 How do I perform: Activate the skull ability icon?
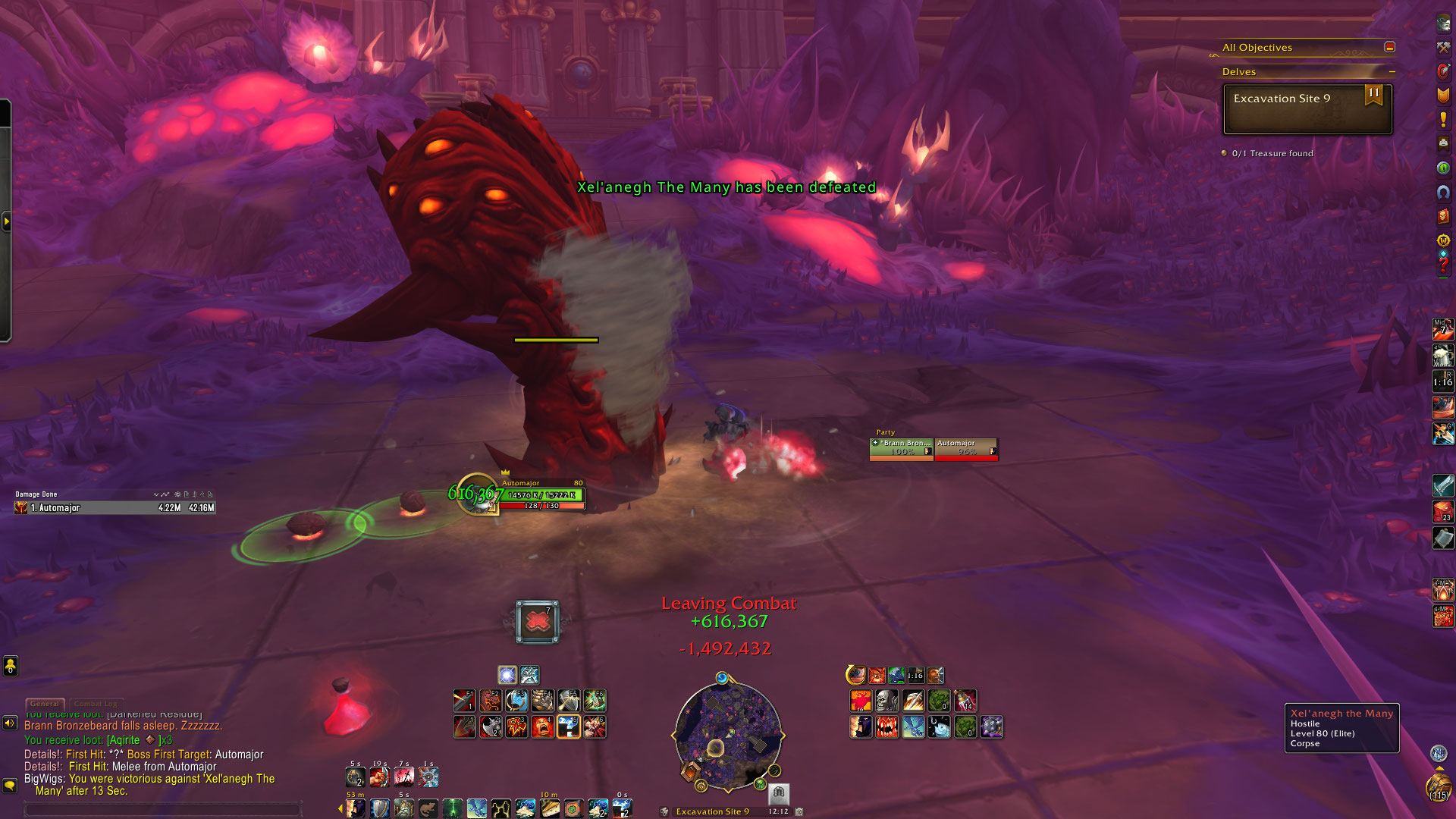click(886, 700)
